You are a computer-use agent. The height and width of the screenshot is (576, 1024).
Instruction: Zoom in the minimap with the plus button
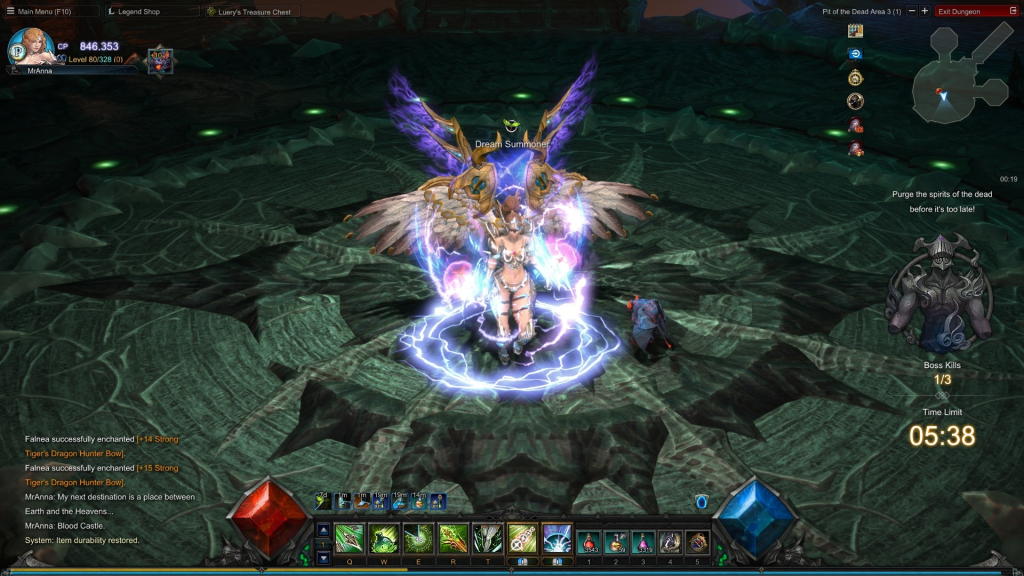click(x=925, y=11)
